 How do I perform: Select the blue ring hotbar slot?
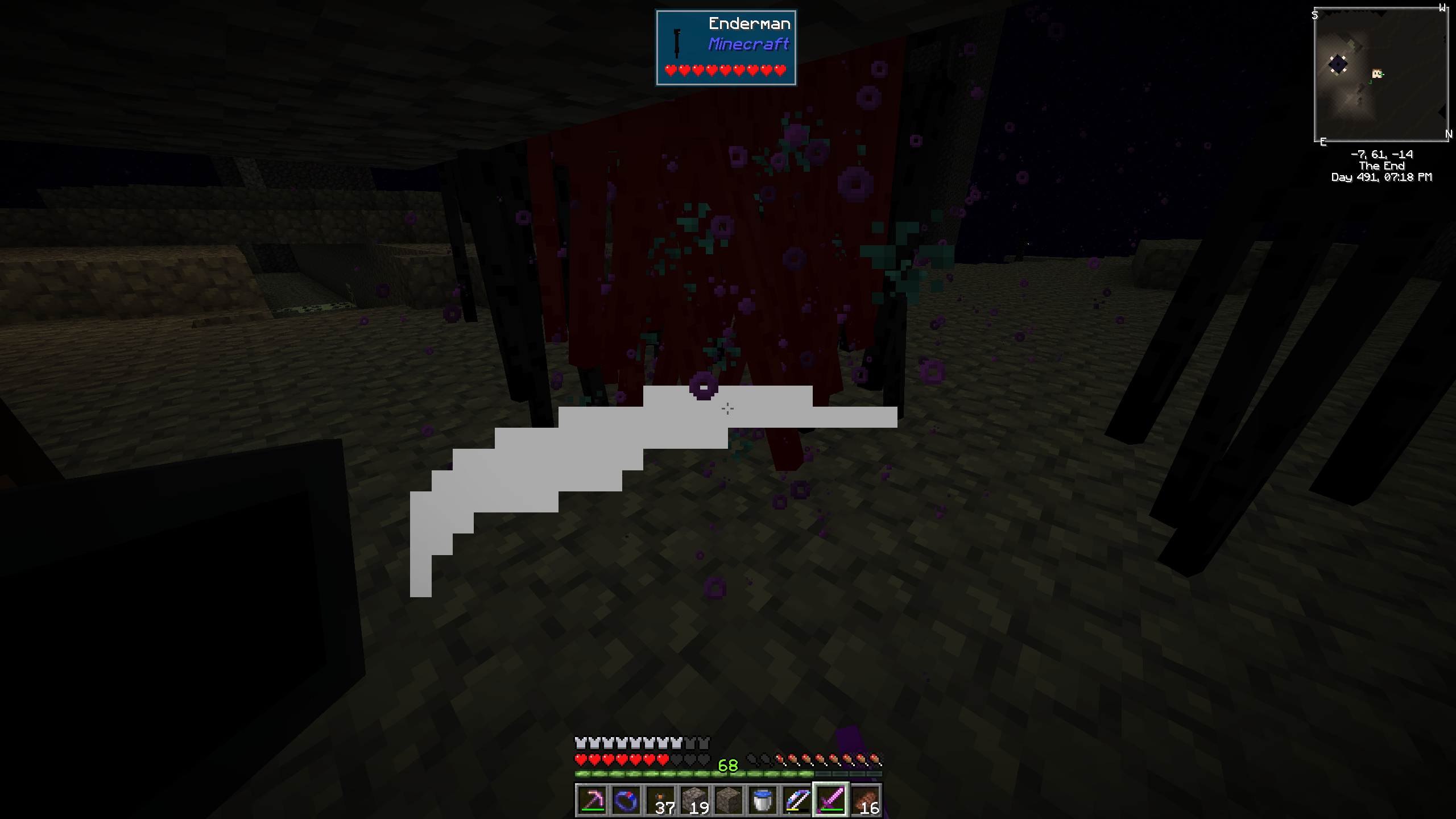(626, 800)
